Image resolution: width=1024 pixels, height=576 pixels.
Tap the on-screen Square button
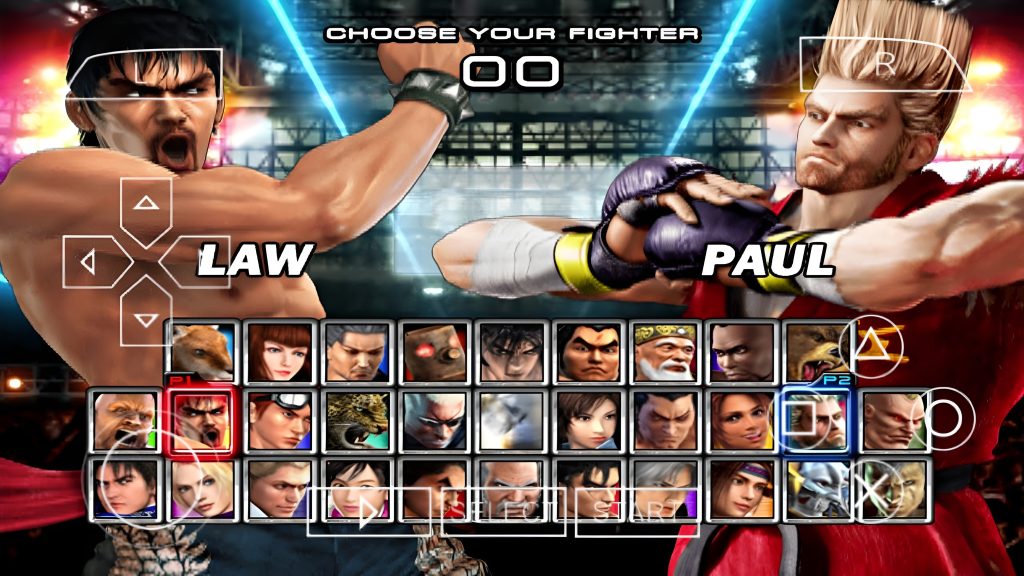click(800, 417)
